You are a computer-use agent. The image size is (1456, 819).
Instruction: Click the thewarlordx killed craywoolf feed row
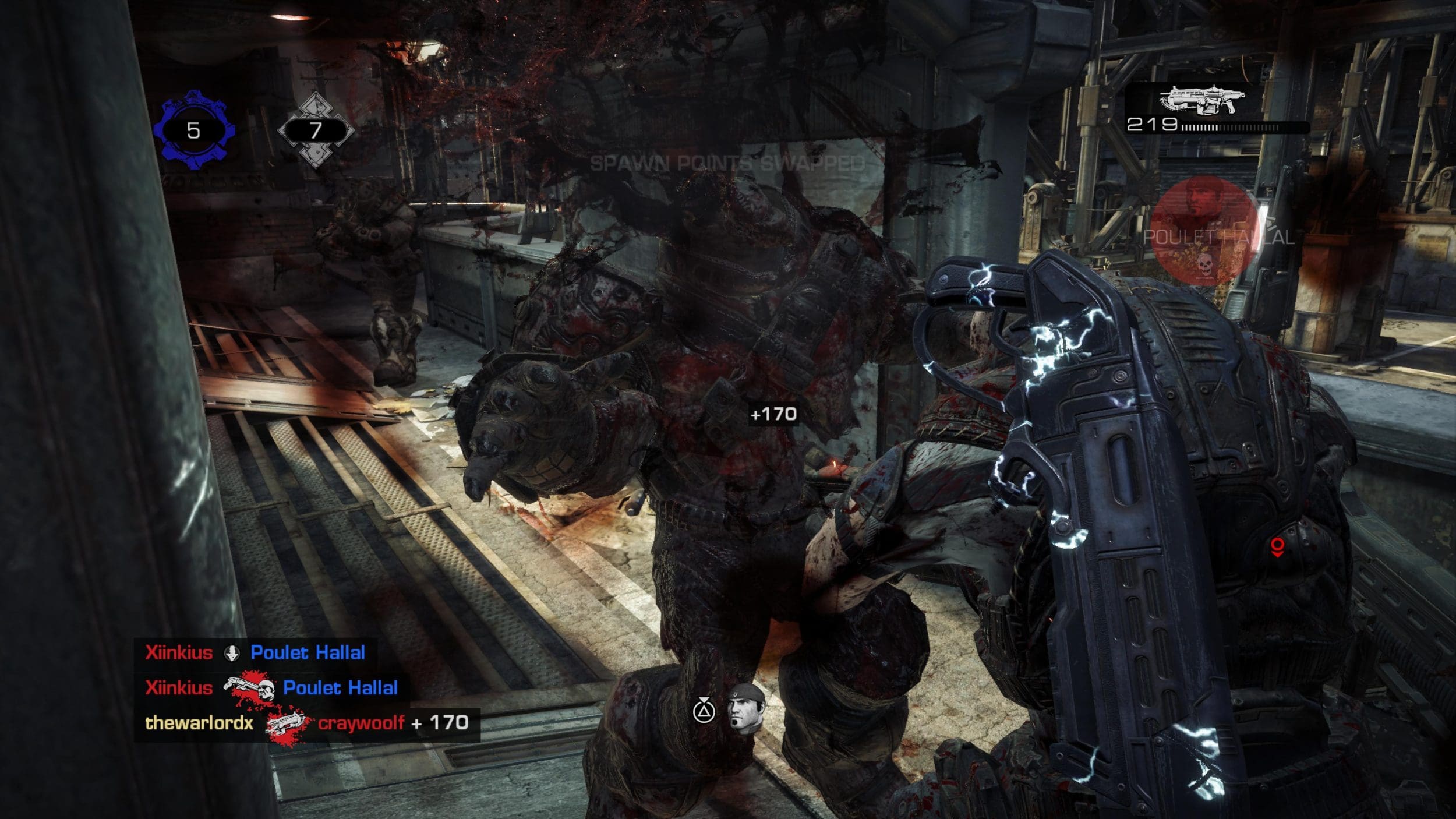307,723
